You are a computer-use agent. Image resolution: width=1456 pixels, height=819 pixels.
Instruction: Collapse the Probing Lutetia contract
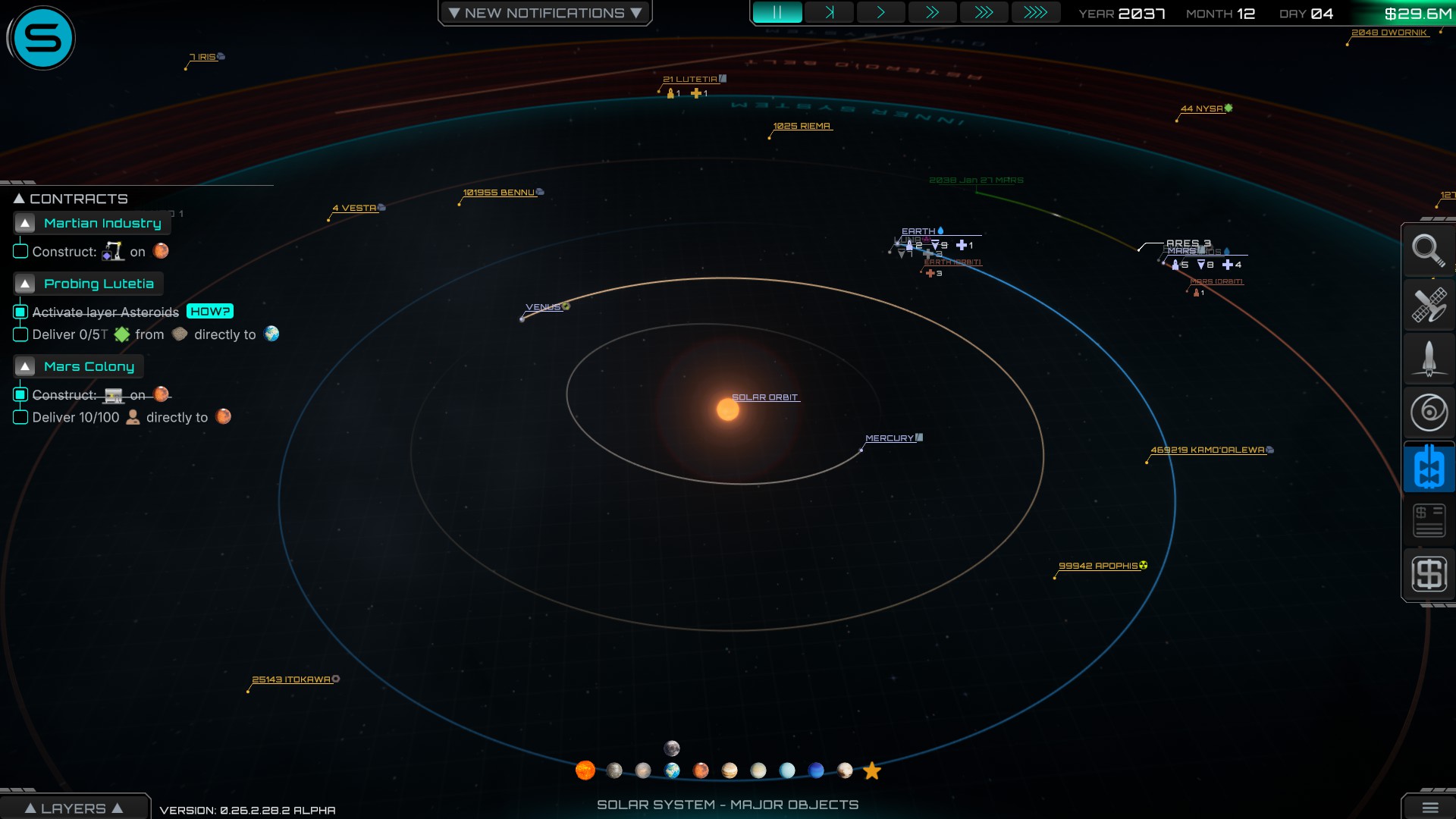pyautogui.click(x=25, y=284)
